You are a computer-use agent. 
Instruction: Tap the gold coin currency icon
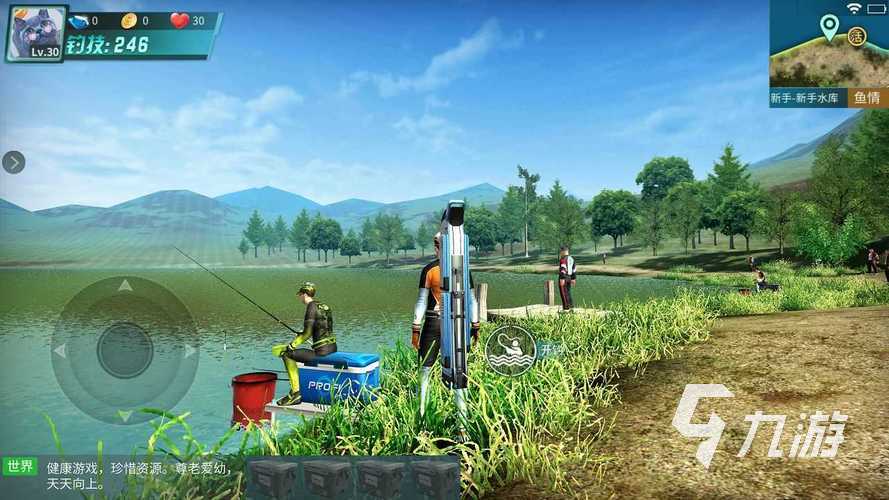(129, 21)
